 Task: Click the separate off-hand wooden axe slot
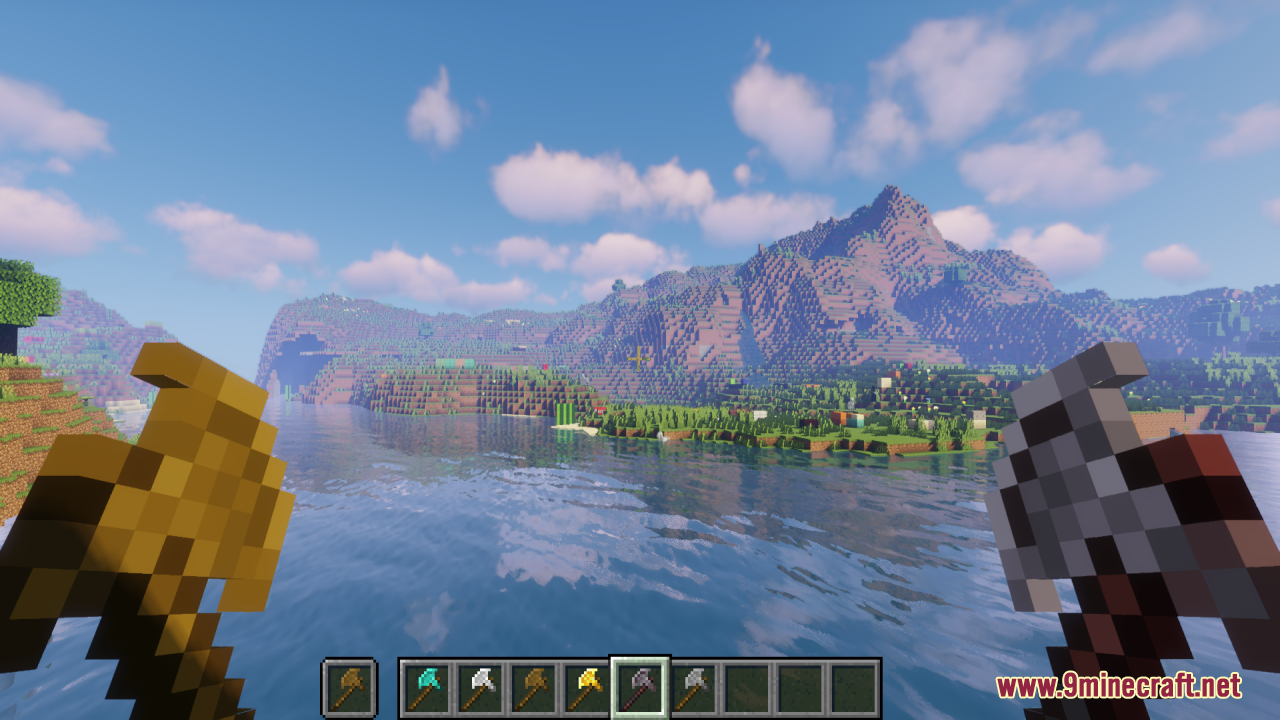(349, 688)
